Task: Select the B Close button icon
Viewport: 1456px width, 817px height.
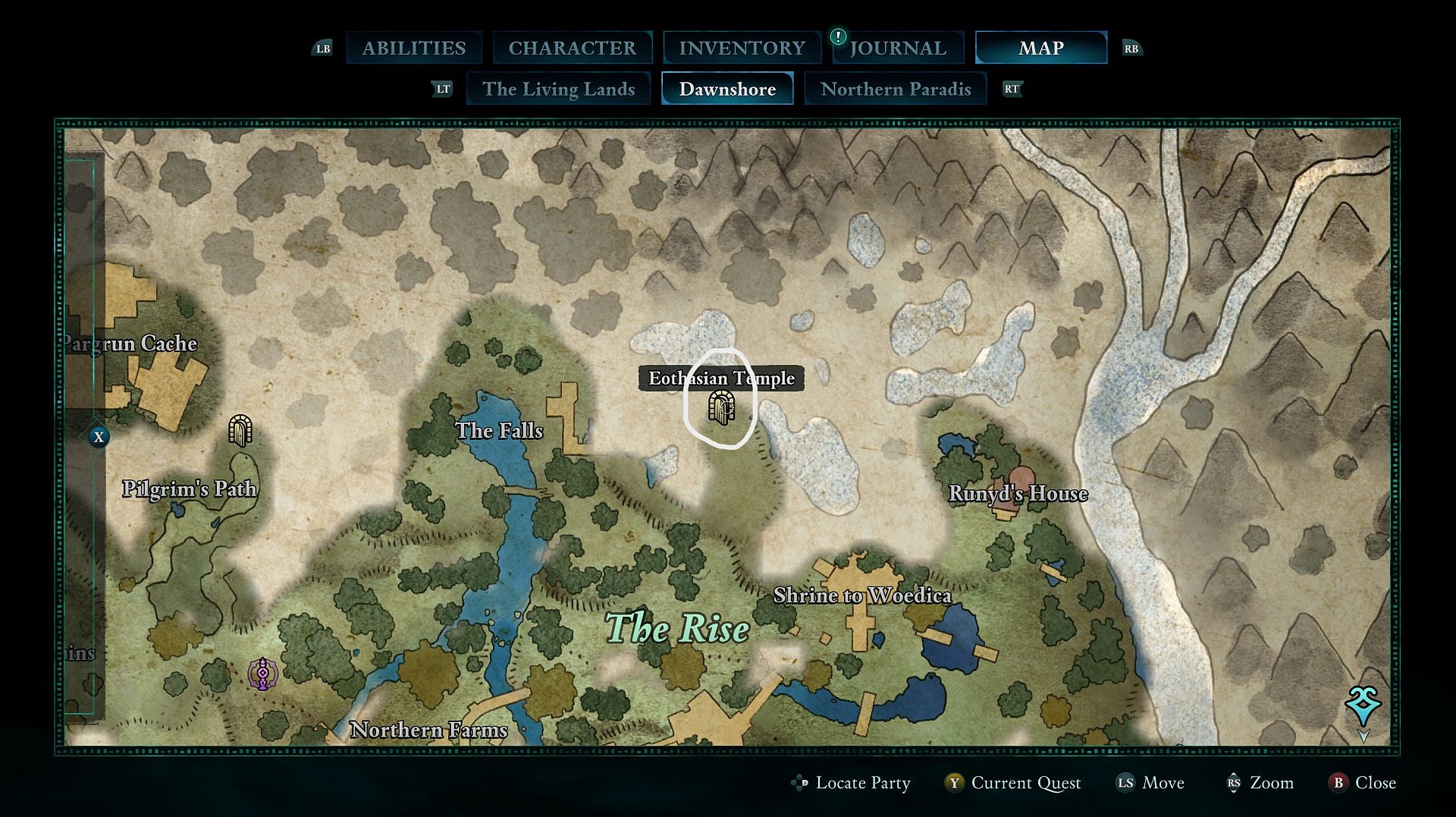Action: point(1339,784)
